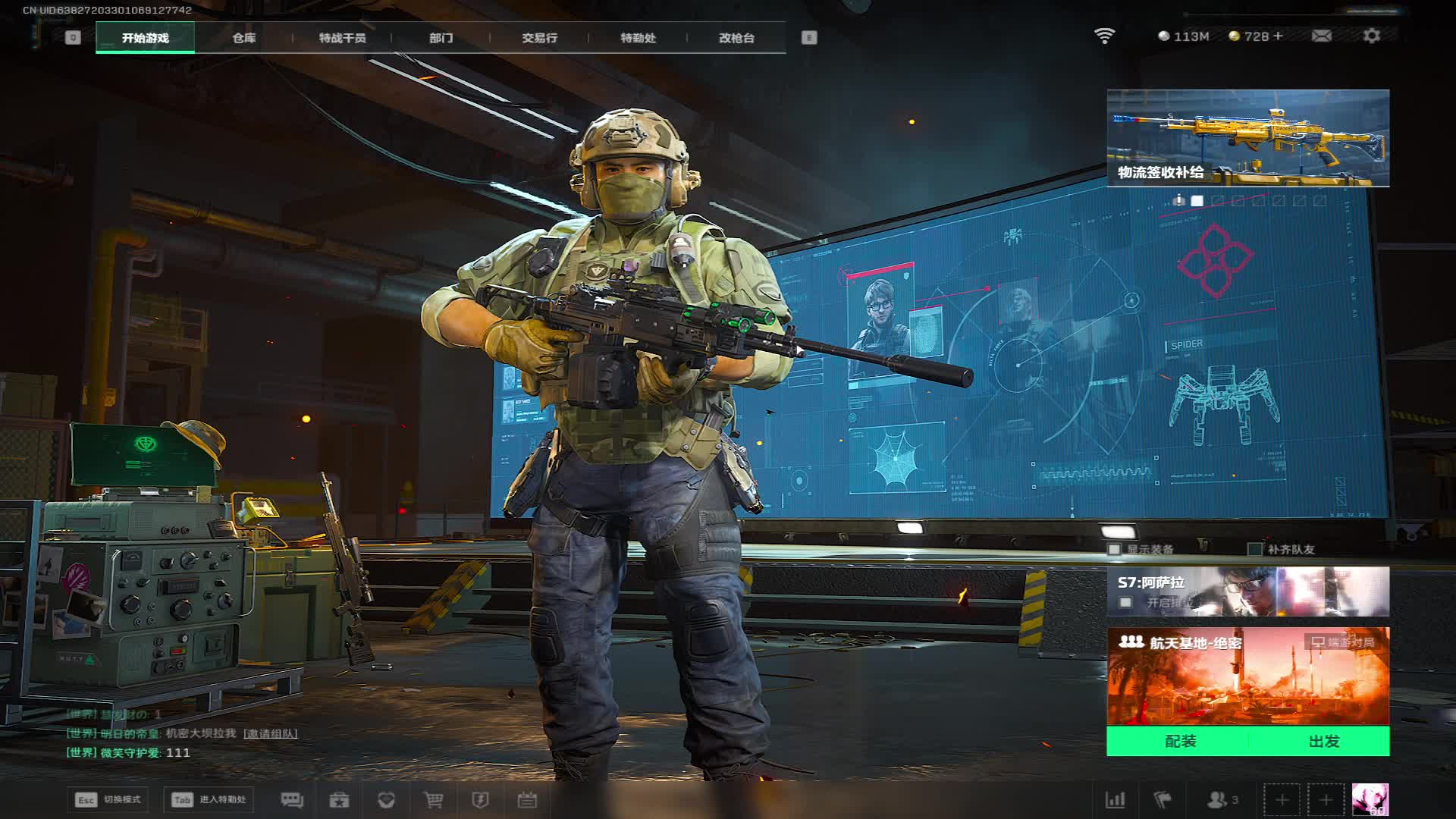Open the chat bubbles icon
Screen dimensions: 1456x819
point(292,800)
